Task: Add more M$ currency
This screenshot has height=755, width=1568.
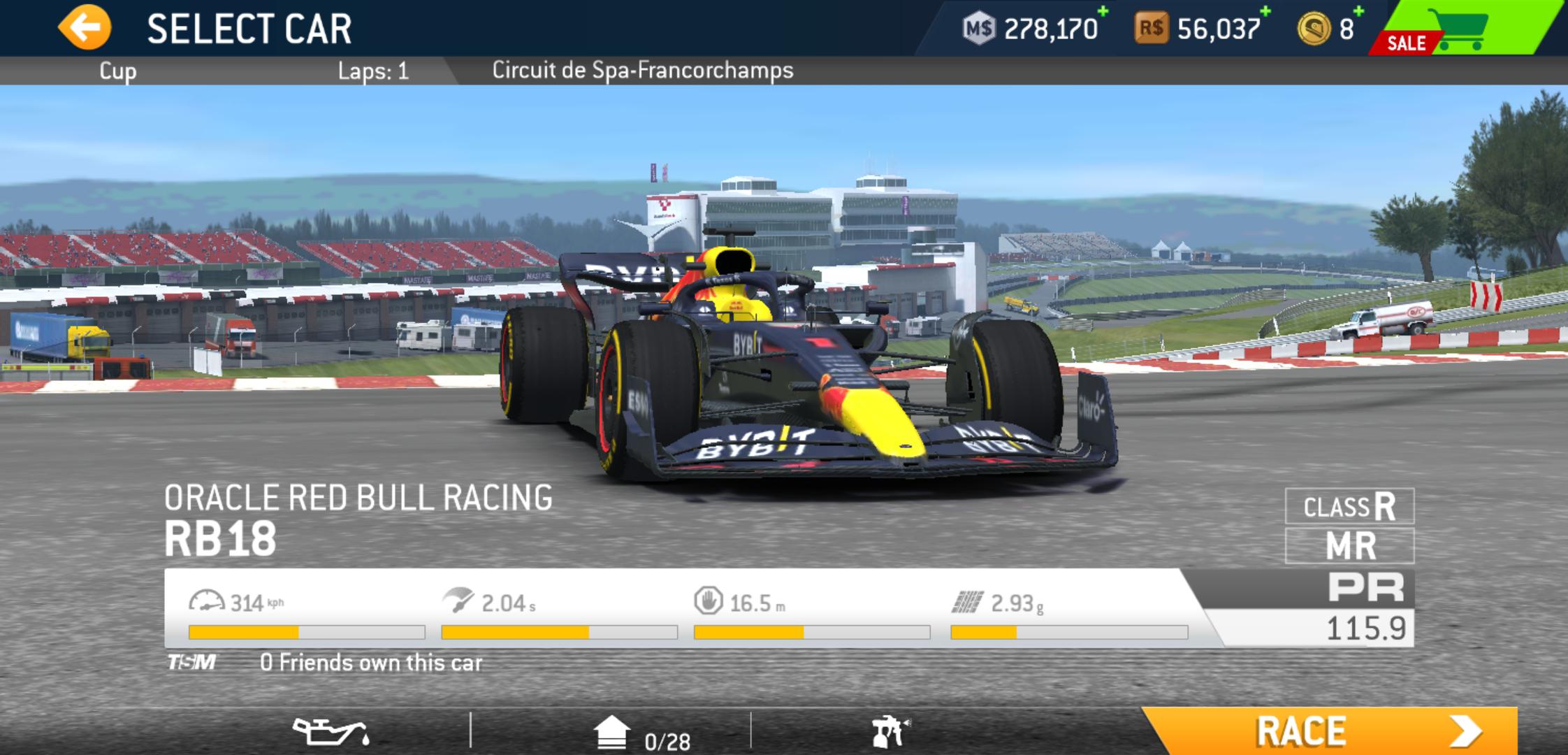Action: point(1031,28)
